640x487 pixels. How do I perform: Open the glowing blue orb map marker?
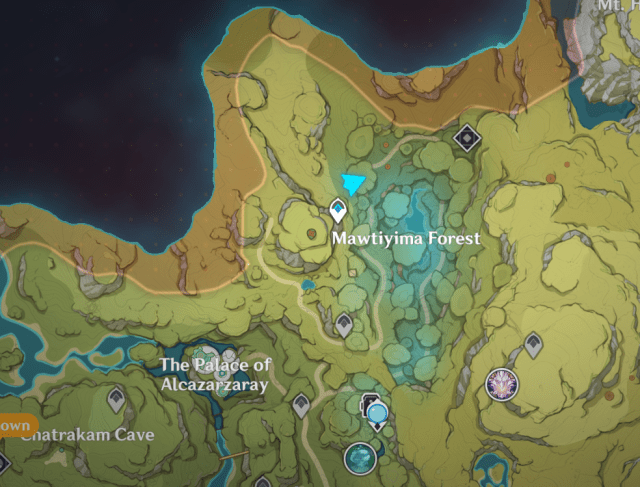[377, 411]
